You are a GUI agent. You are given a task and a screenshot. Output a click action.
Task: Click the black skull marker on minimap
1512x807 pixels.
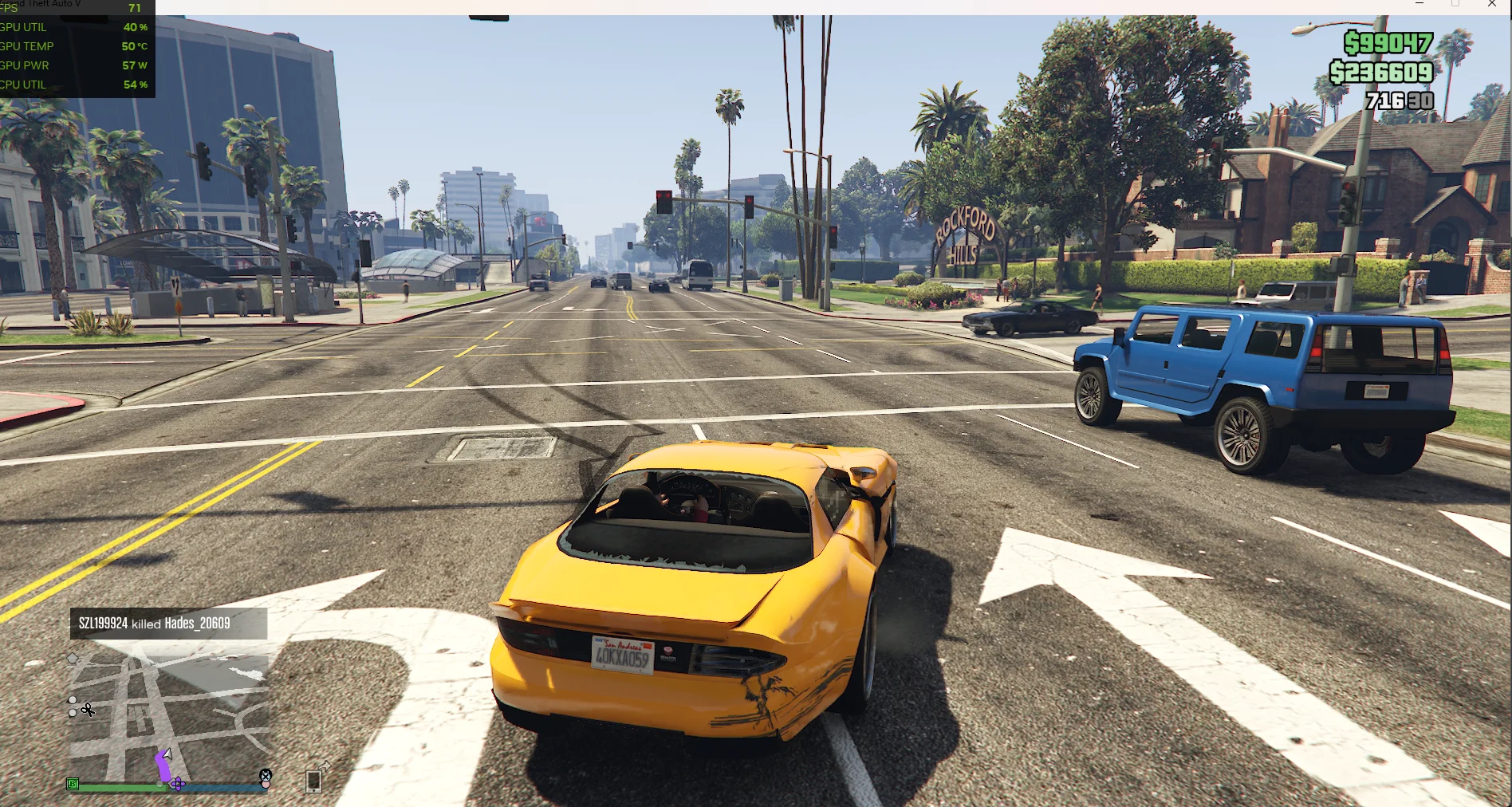(266, 775)
